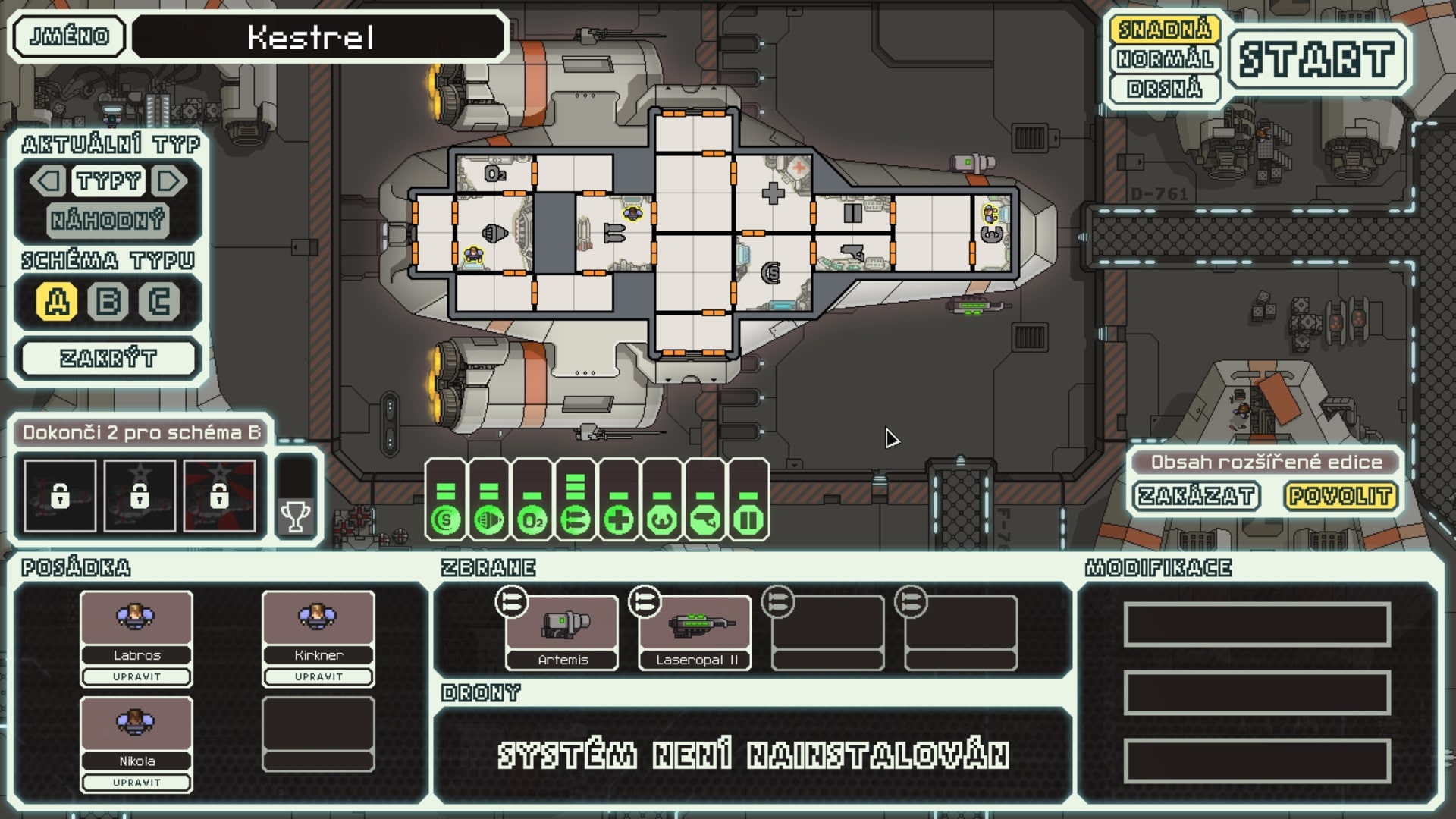
Task: Collapse the ship panel with ZAKRÝT
Action: [x=108, y=356]
